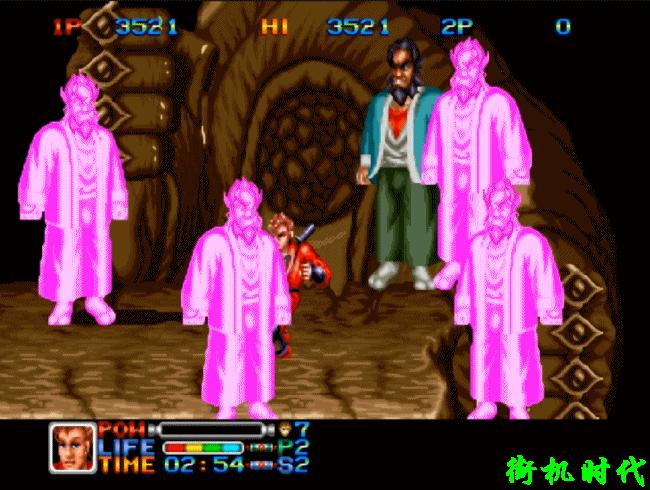This screenshot has height=490, width=650.
Task: Click the player character portrait
Action: 72,447
